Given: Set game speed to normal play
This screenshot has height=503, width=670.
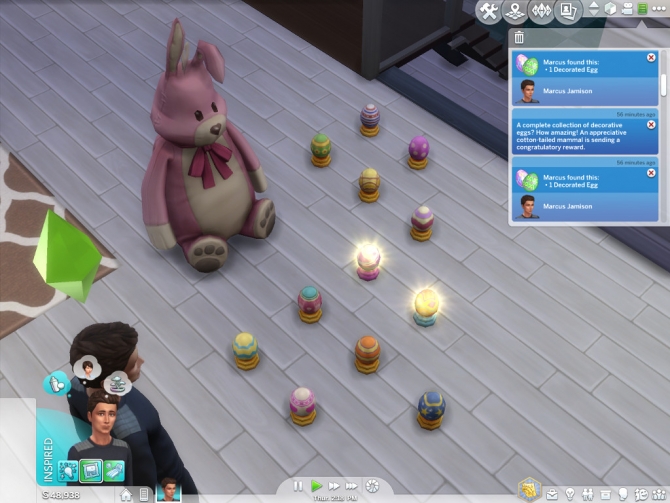Looking at the screenshot, I should point(316,485).
